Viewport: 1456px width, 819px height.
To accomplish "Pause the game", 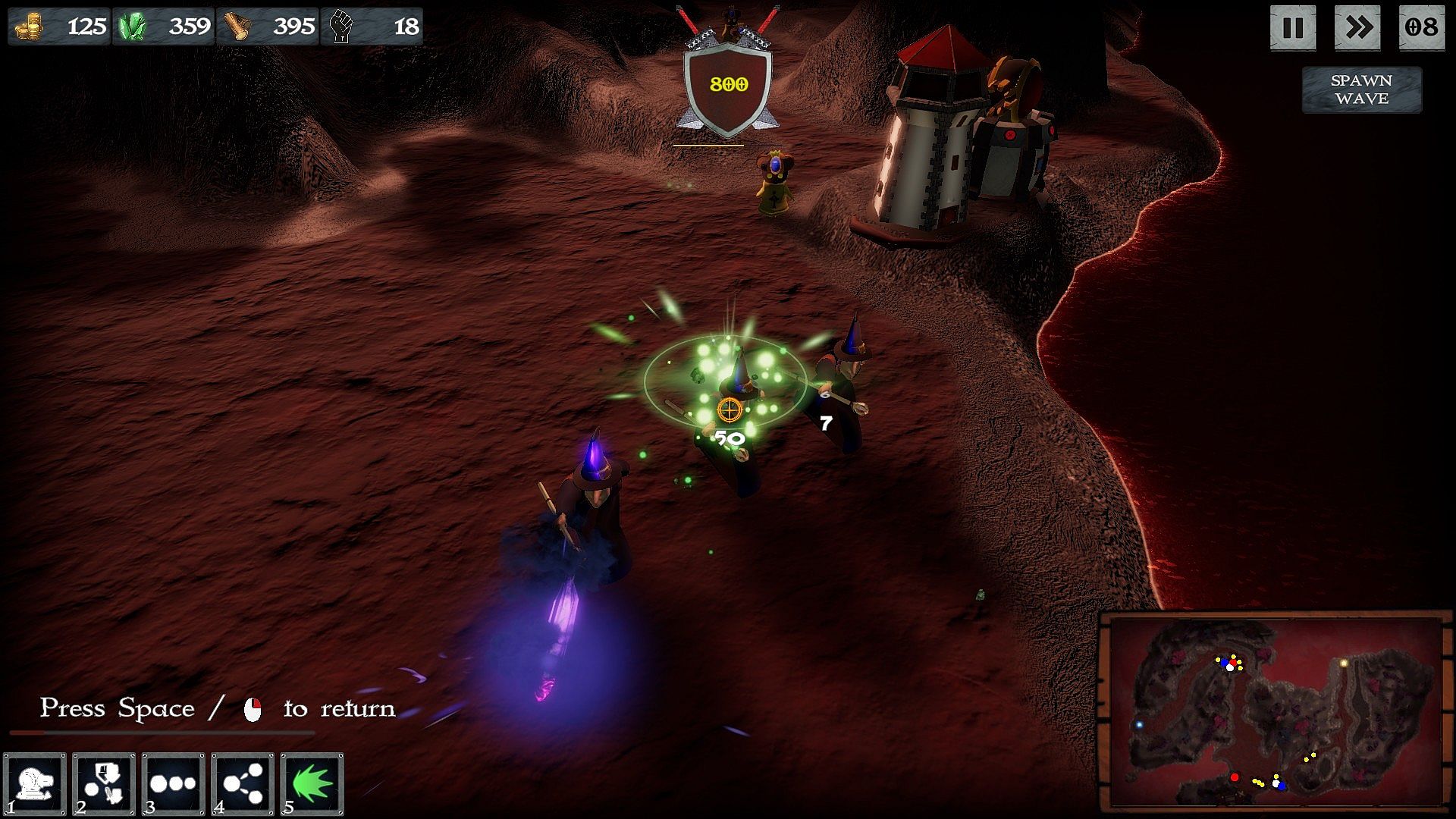I will tap(1292, 28).
